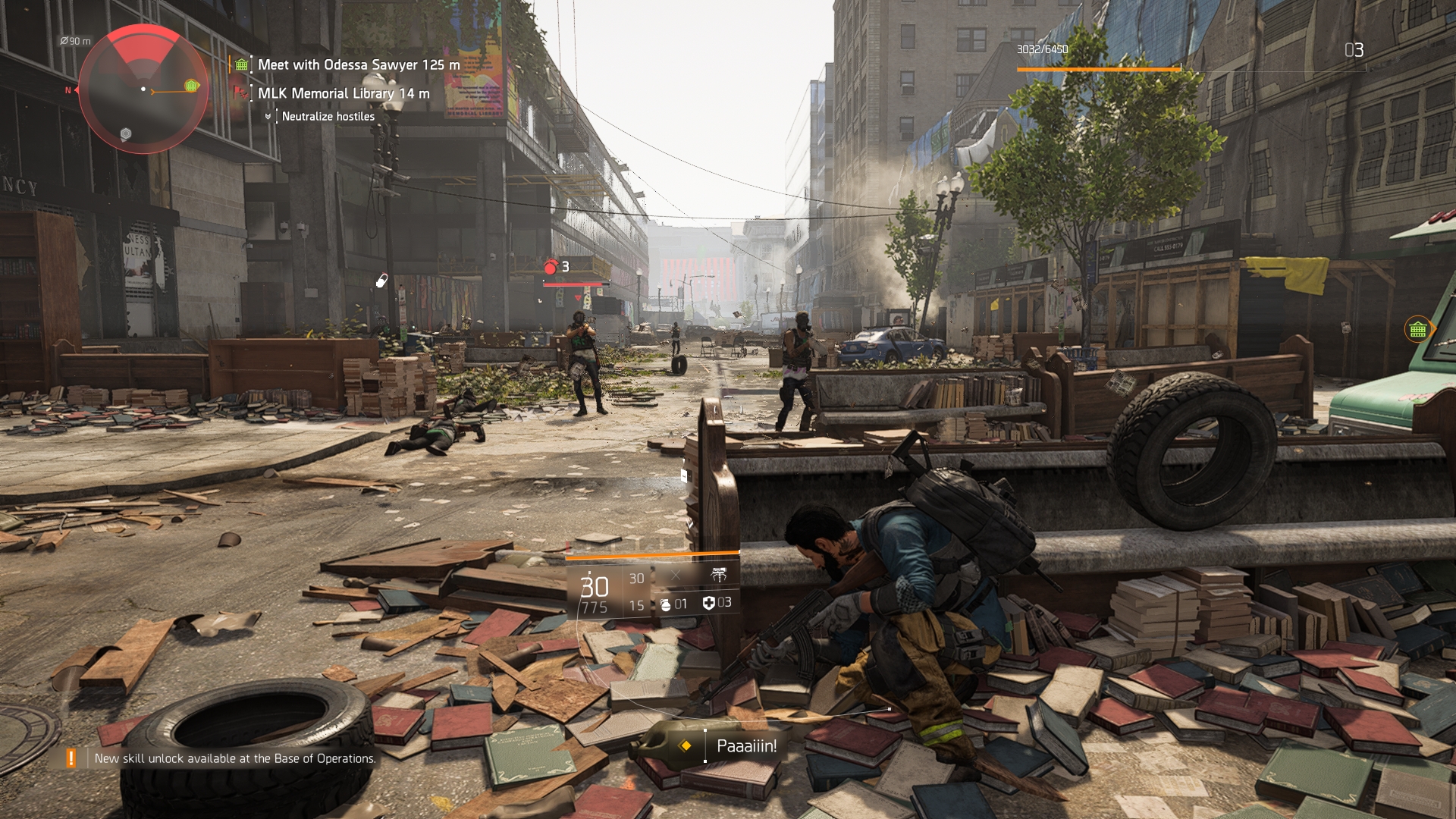The width and height of the screenshot is (1456, 819).
Task: Select the Meet with Odessa Sawyer objective
Action: pos(358,65)
